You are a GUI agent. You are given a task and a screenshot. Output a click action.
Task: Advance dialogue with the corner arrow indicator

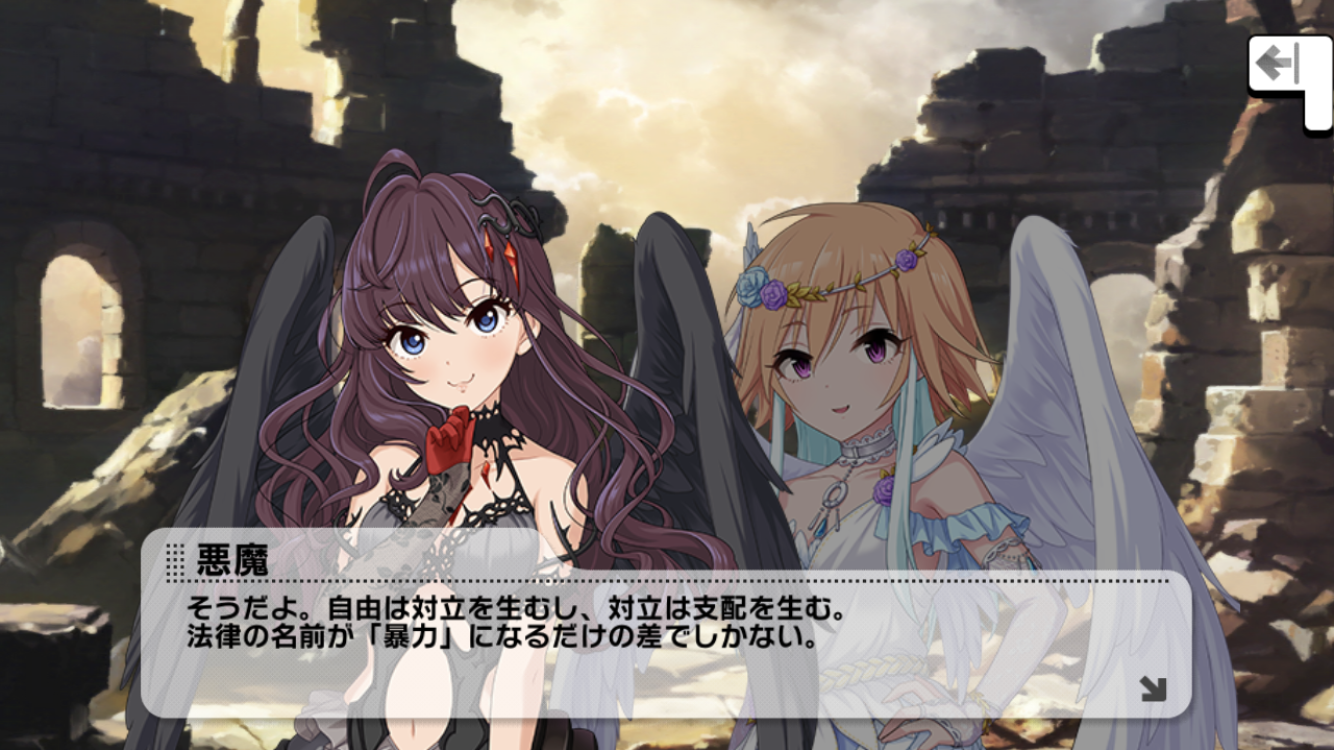(x=1153, y=688)
